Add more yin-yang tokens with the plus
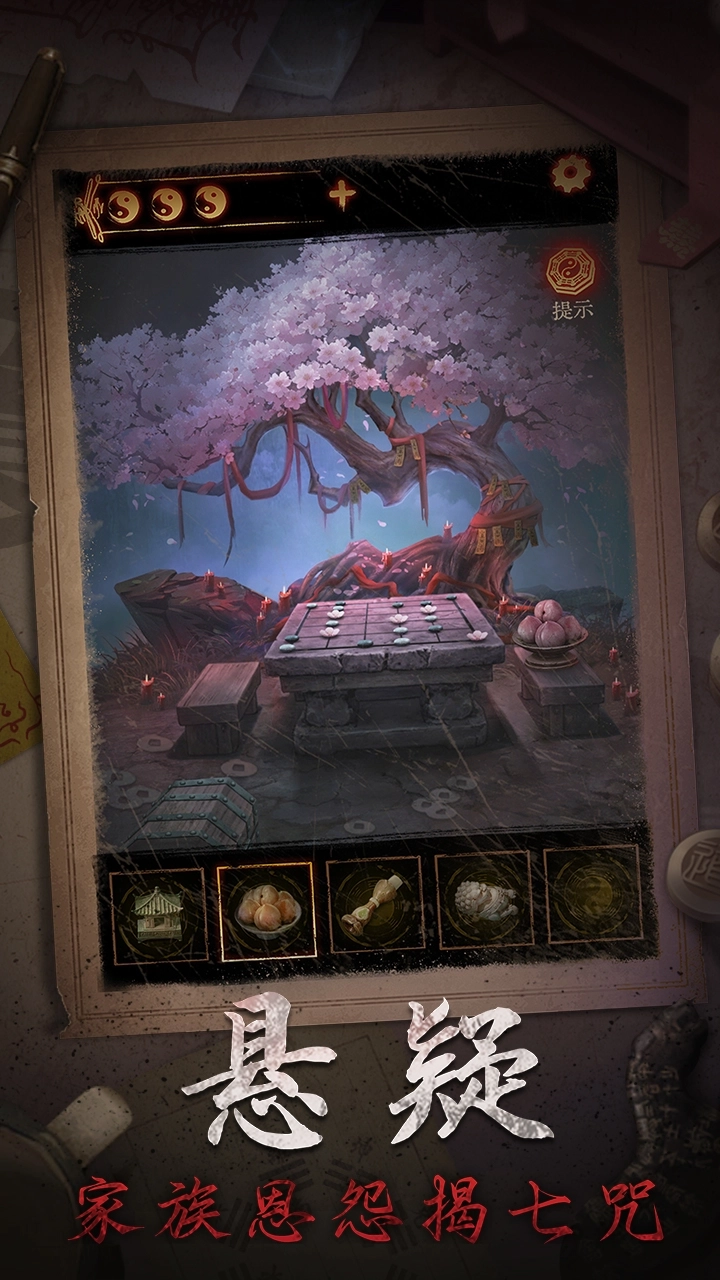Image resolution: width=720 pixels, height=1280 pixels. point(342,195)
